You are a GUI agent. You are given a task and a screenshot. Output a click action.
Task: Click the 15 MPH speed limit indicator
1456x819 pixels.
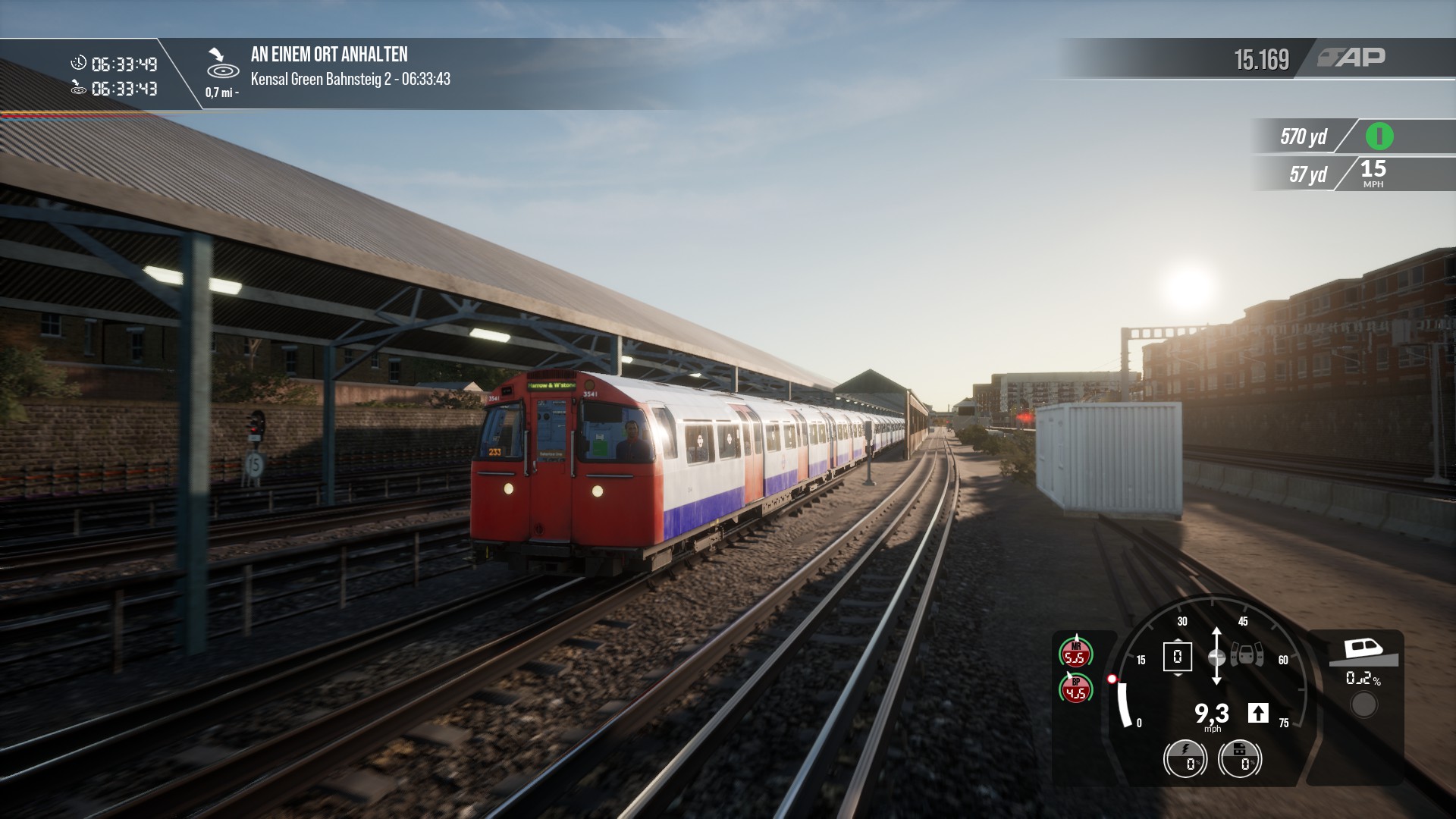[1373, 174]
